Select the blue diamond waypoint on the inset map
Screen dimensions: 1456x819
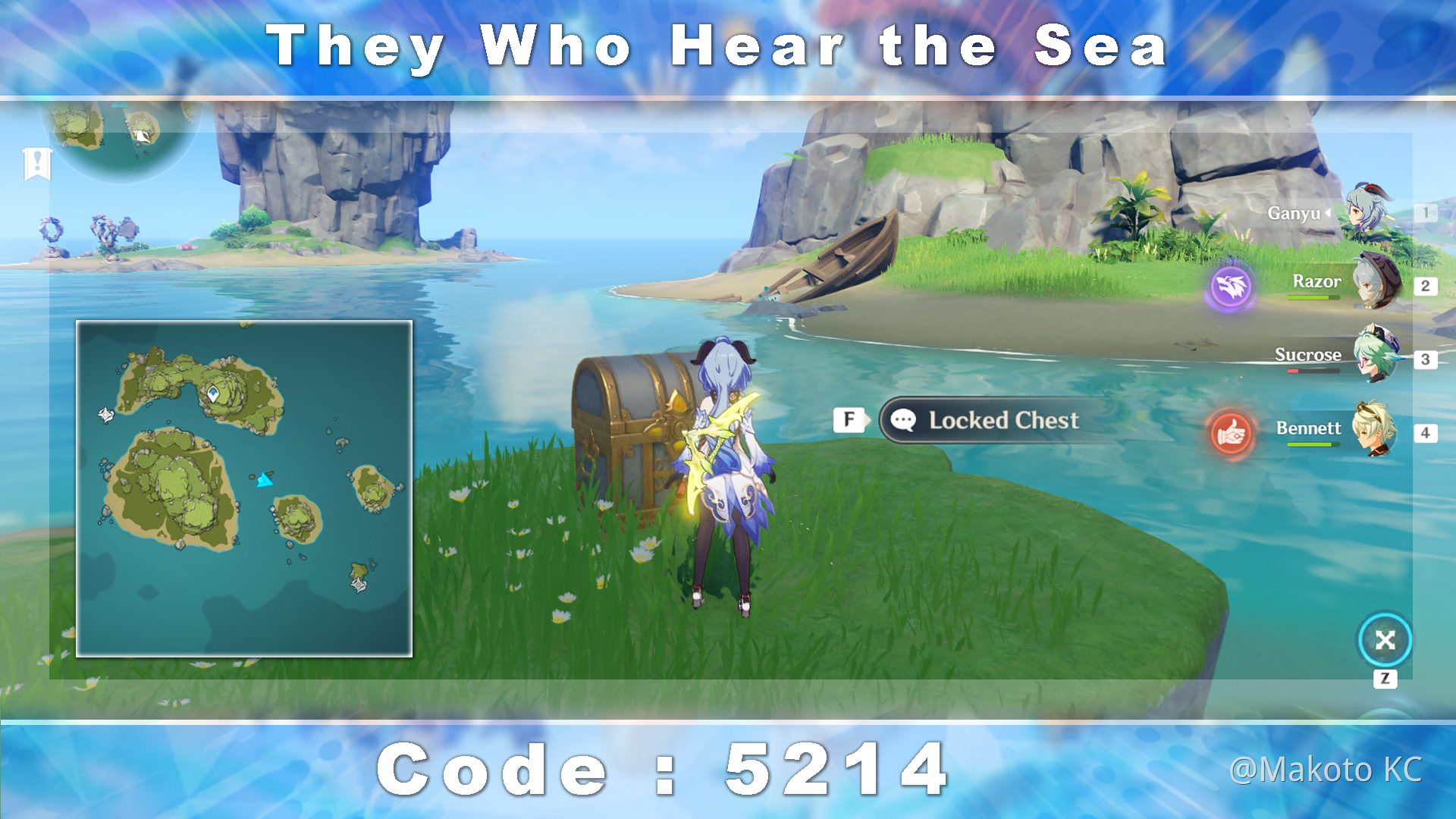214,393
